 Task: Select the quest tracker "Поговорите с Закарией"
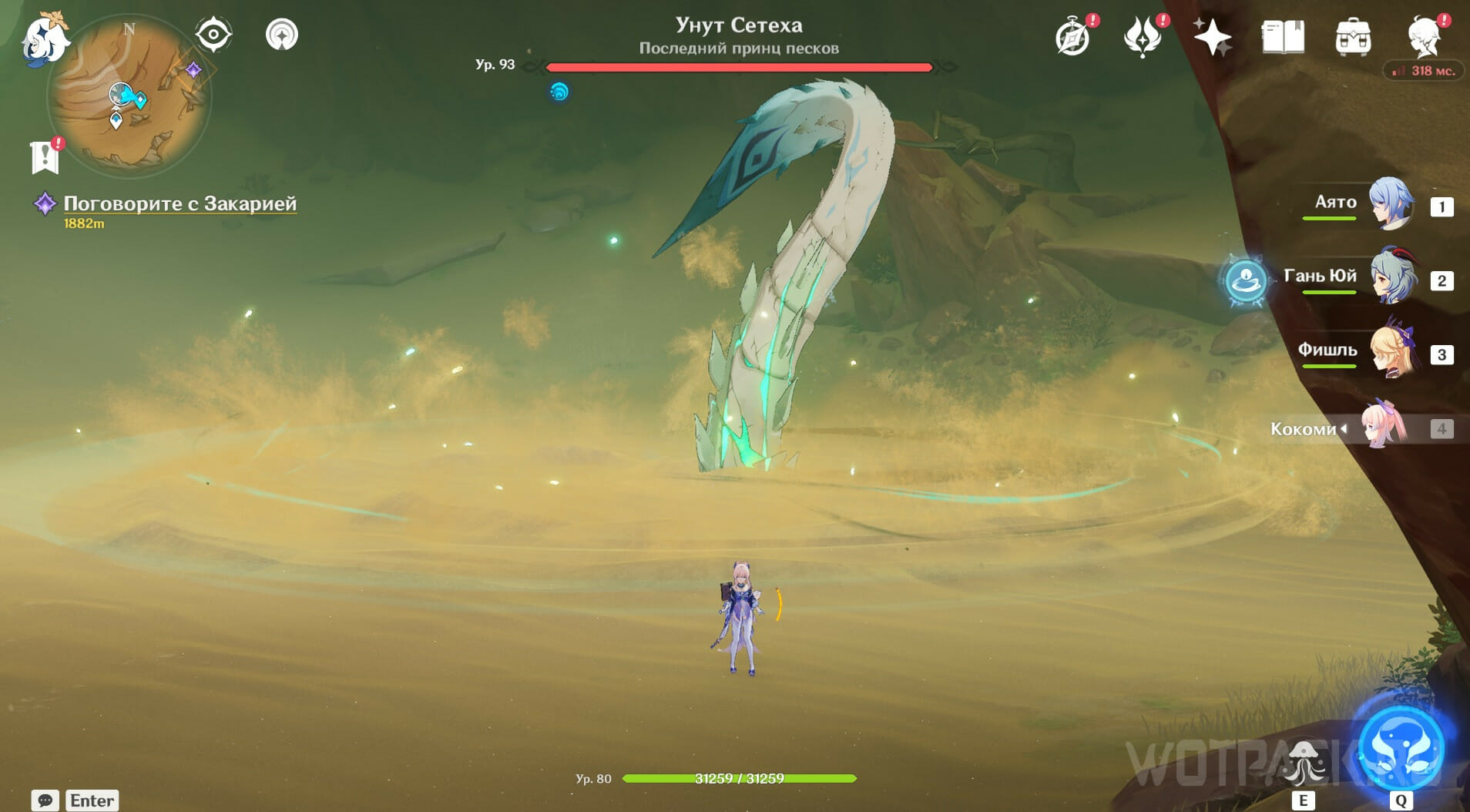click(180, 203)
